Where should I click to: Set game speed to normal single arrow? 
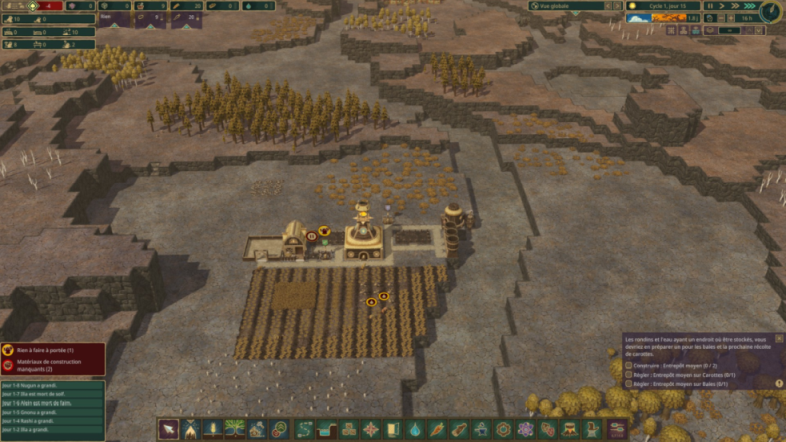click(723, 6)
